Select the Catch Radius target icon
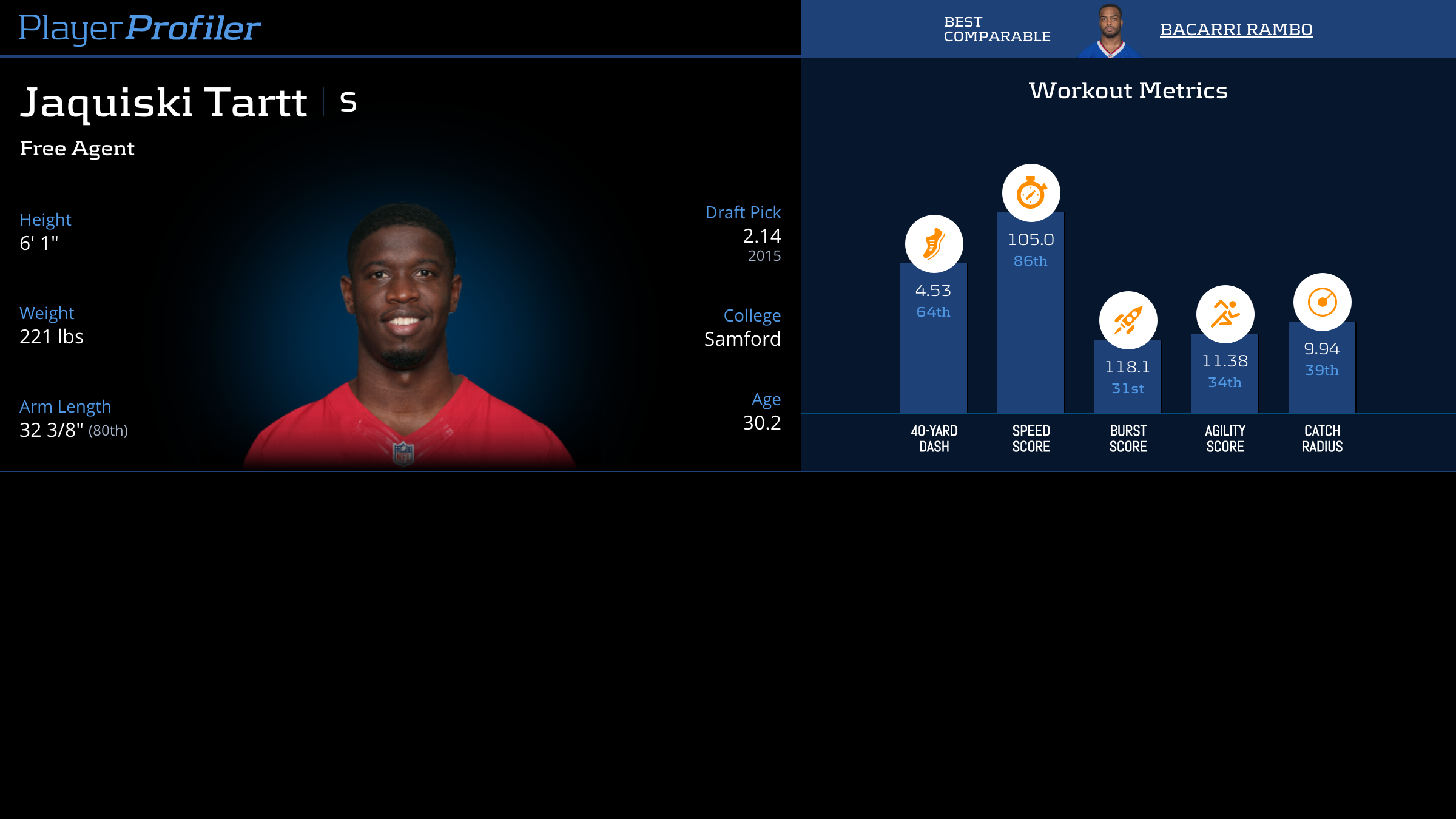 pos(1322,302)
